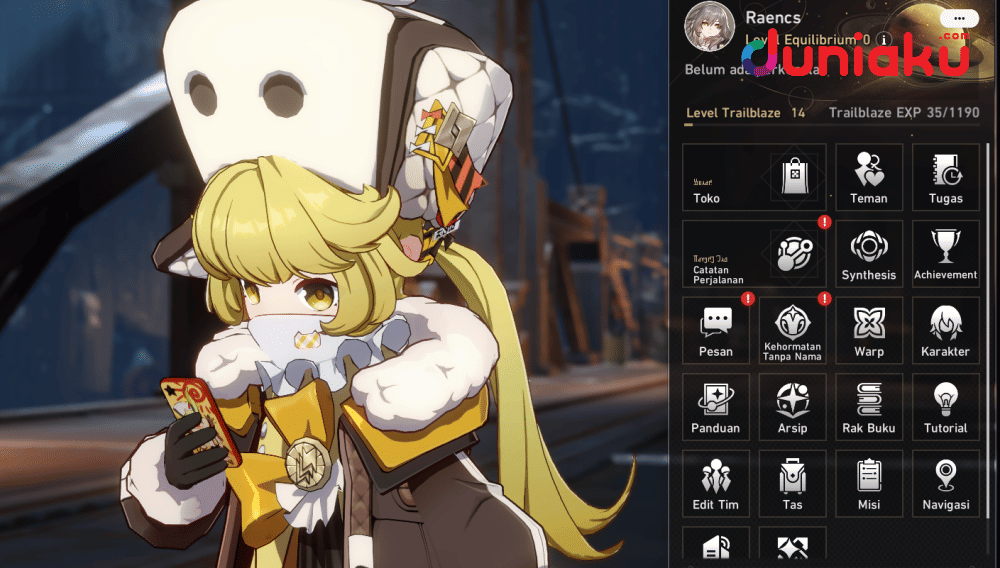
Task: Open the Rak Buku bookshelf
Action: coord(869,408)
